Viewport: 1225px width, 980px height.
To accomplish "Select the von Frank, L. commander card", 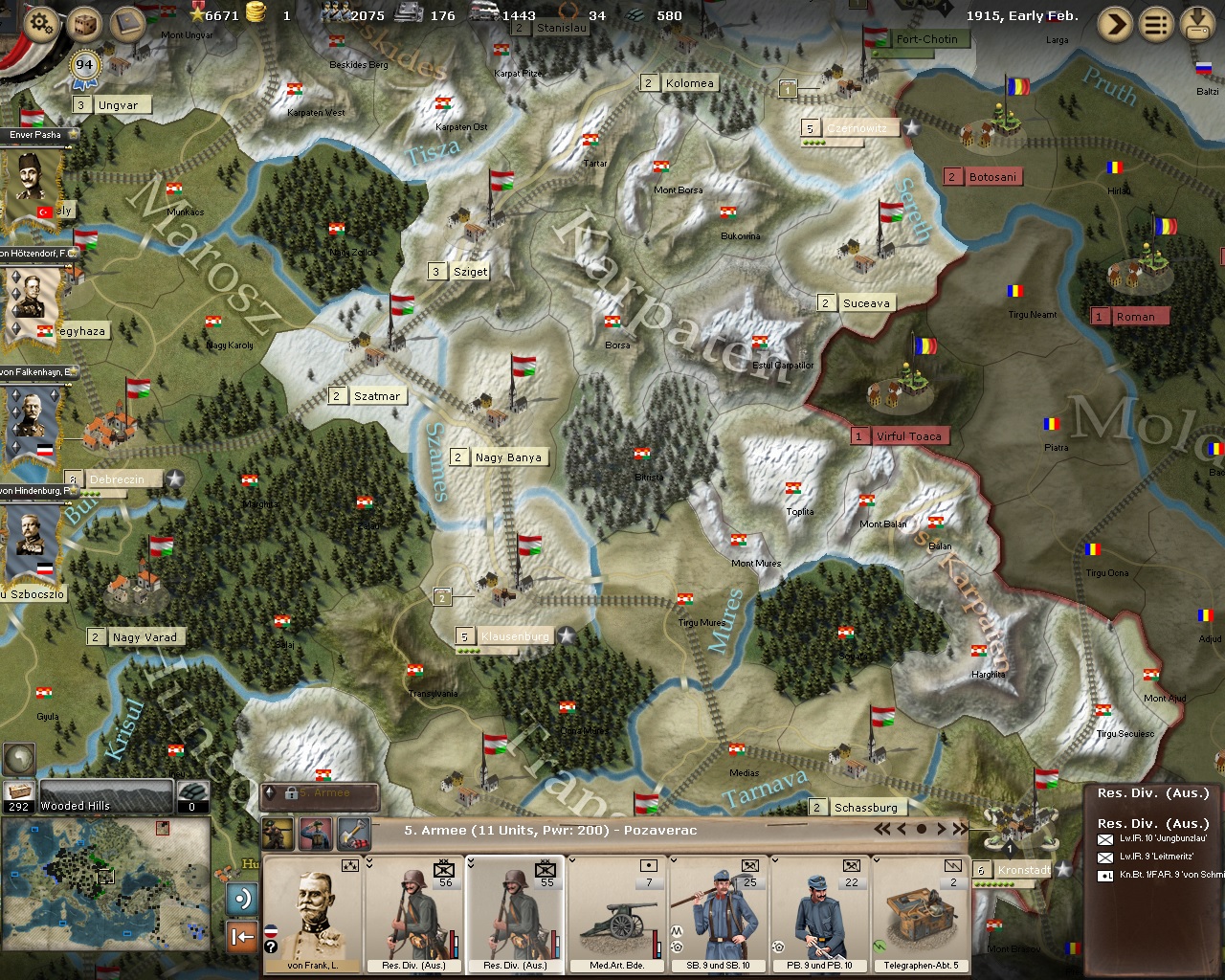I will [x=312, y=914].
